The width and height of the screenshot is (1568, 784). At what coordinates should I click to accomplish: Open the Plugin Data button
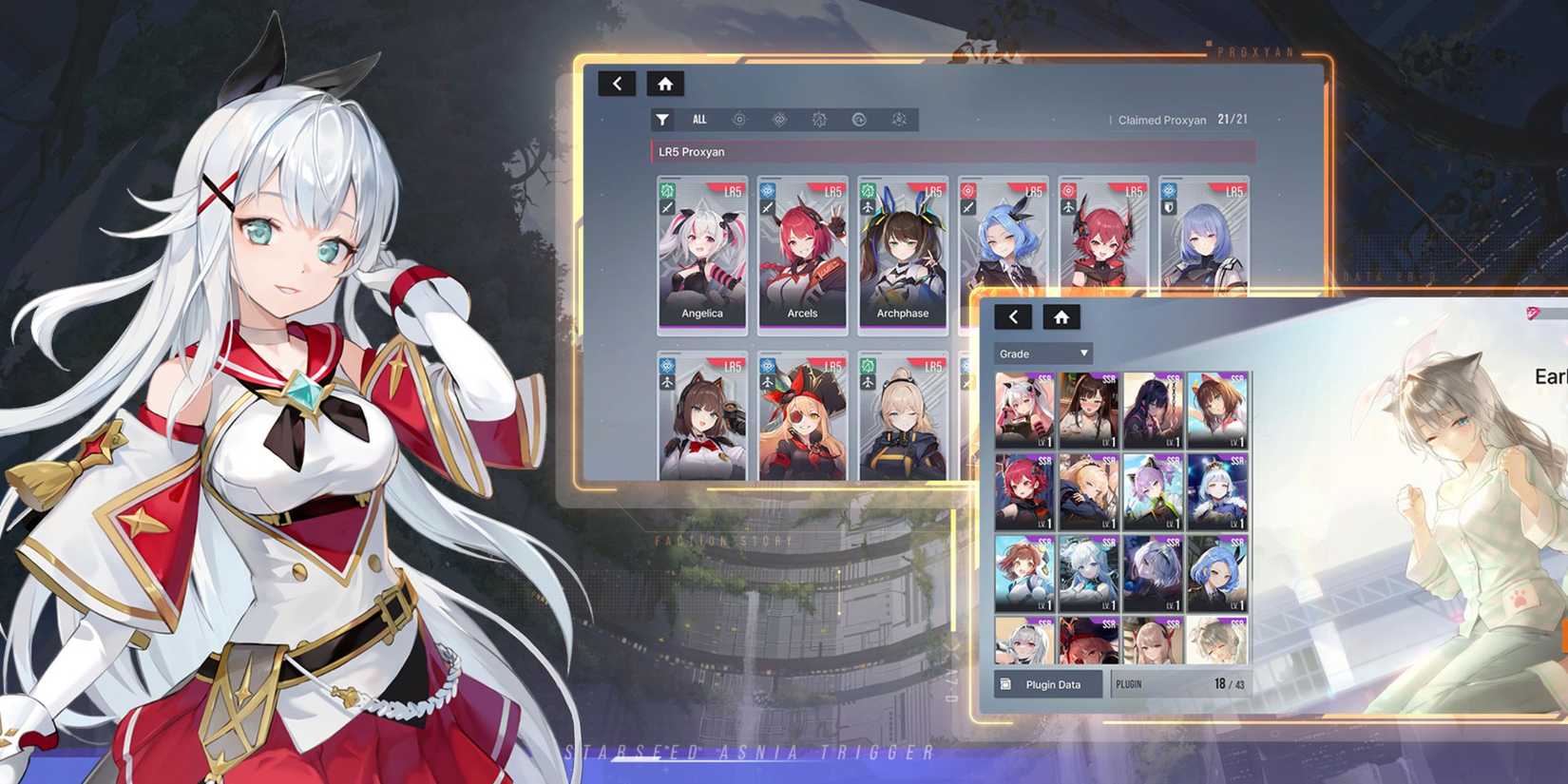pos(1049,683)
